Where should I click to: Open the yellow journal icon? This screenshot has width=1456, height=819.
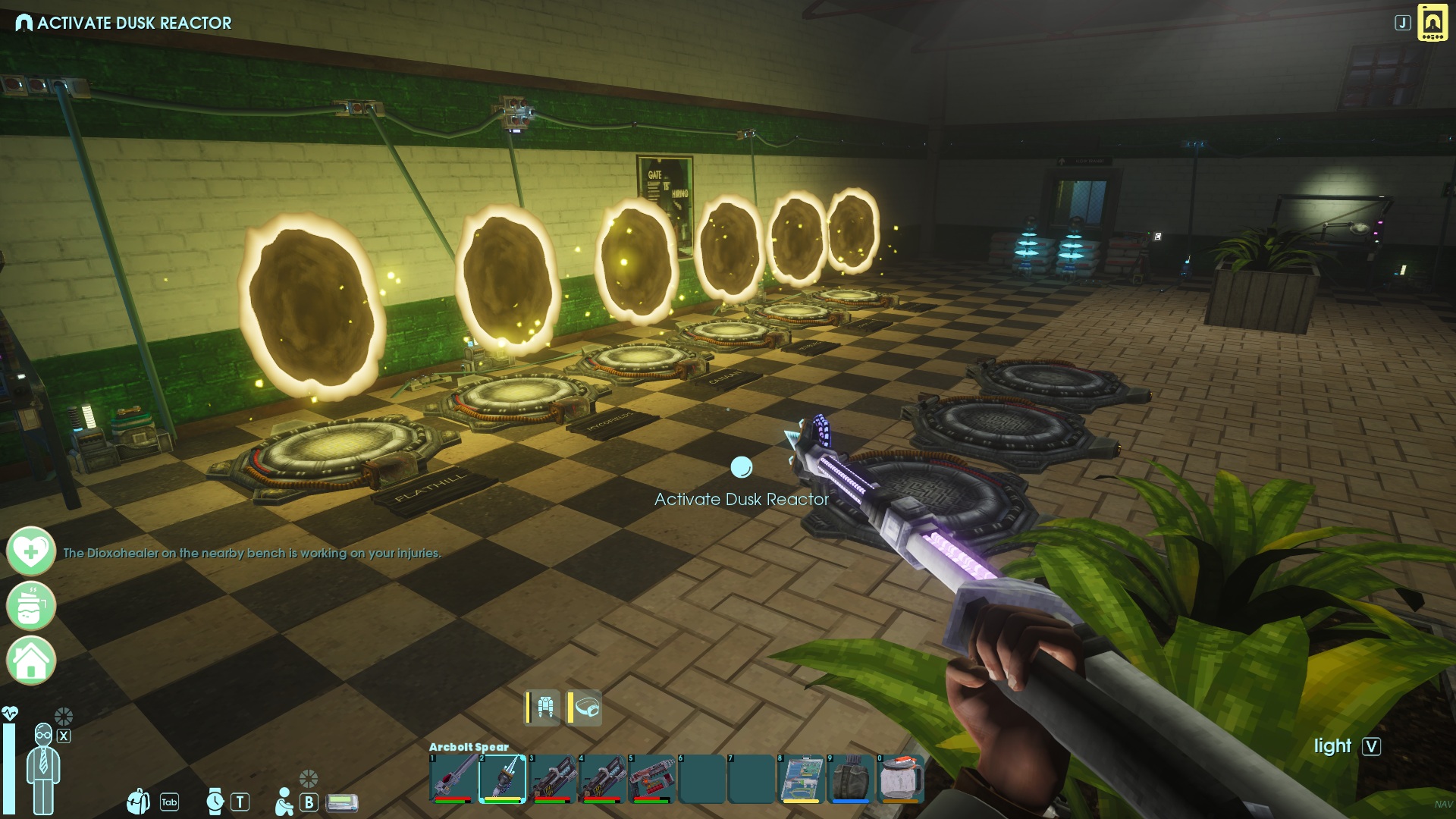(x=1432, y=23)
